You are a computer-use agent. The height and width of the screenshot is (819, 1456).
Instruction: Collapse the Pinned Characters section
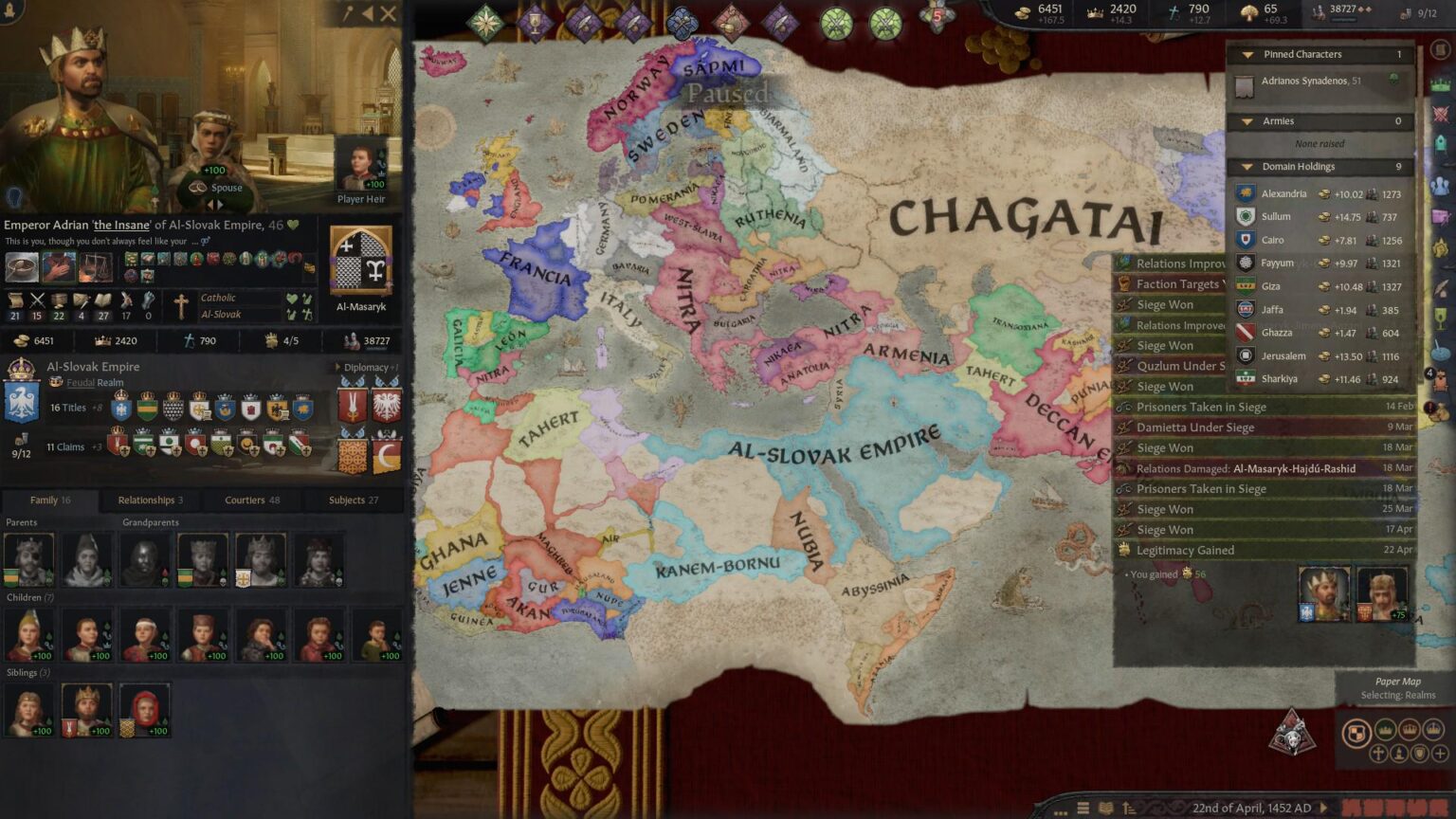(1247, 54)
